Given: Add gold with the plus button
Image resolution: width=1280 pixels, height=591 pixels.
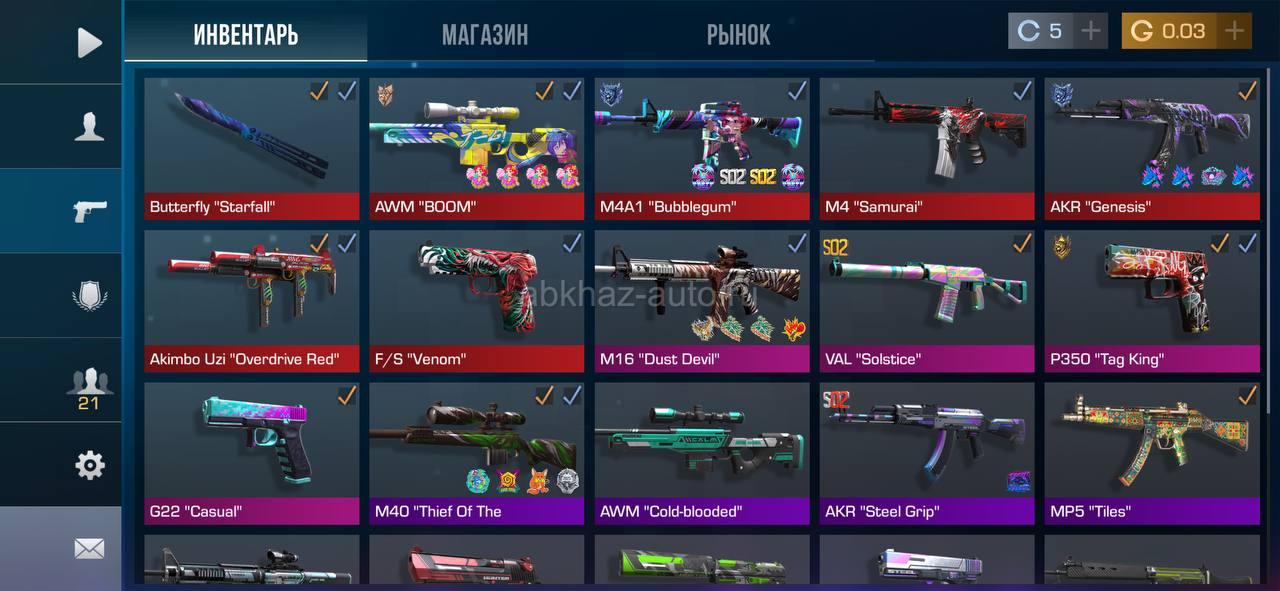Looking at the screenshot, I should tap(1235, 31).
